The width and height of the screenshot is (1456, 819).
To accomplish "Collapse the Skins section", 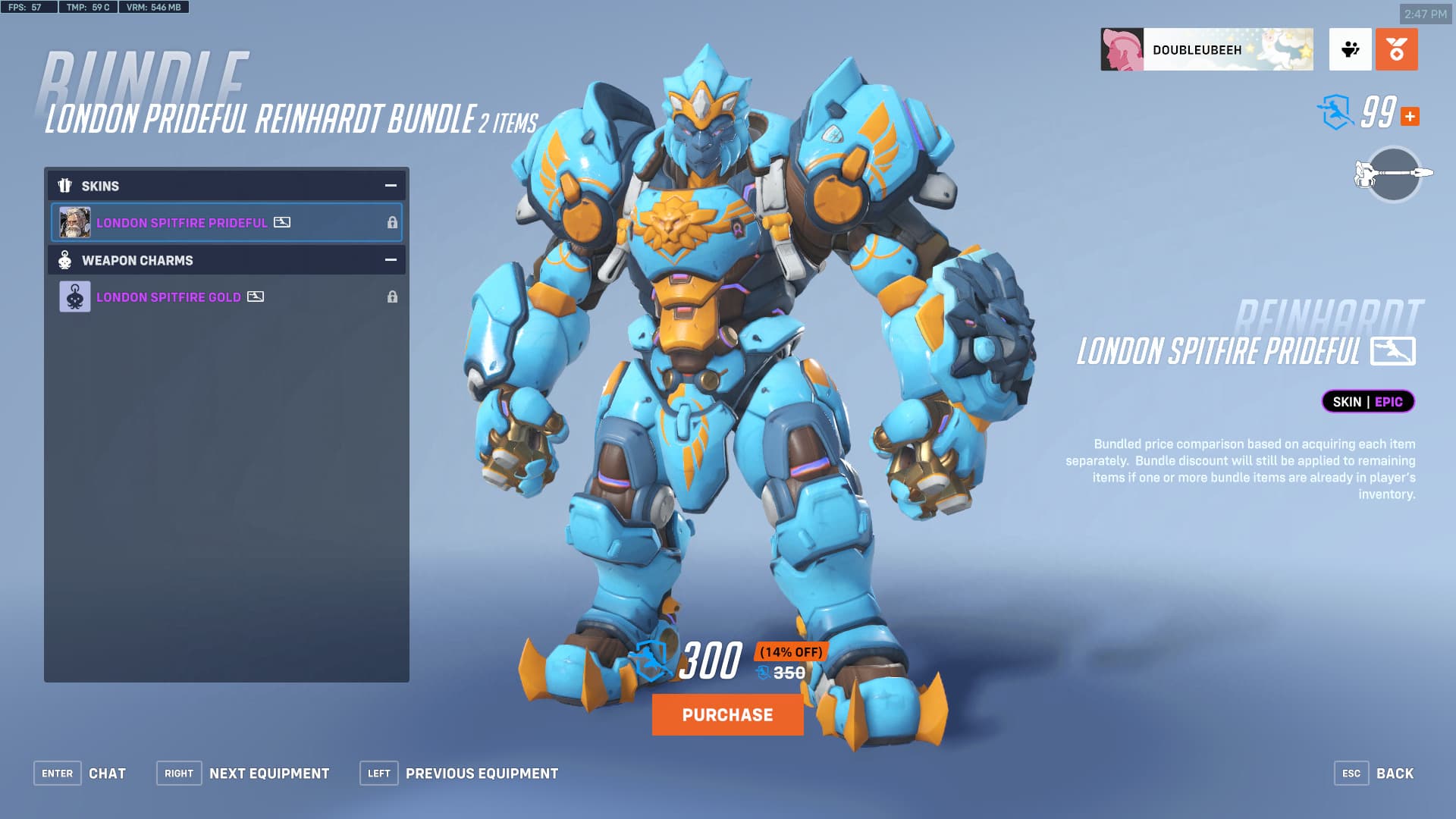I will tap(391, 186).
